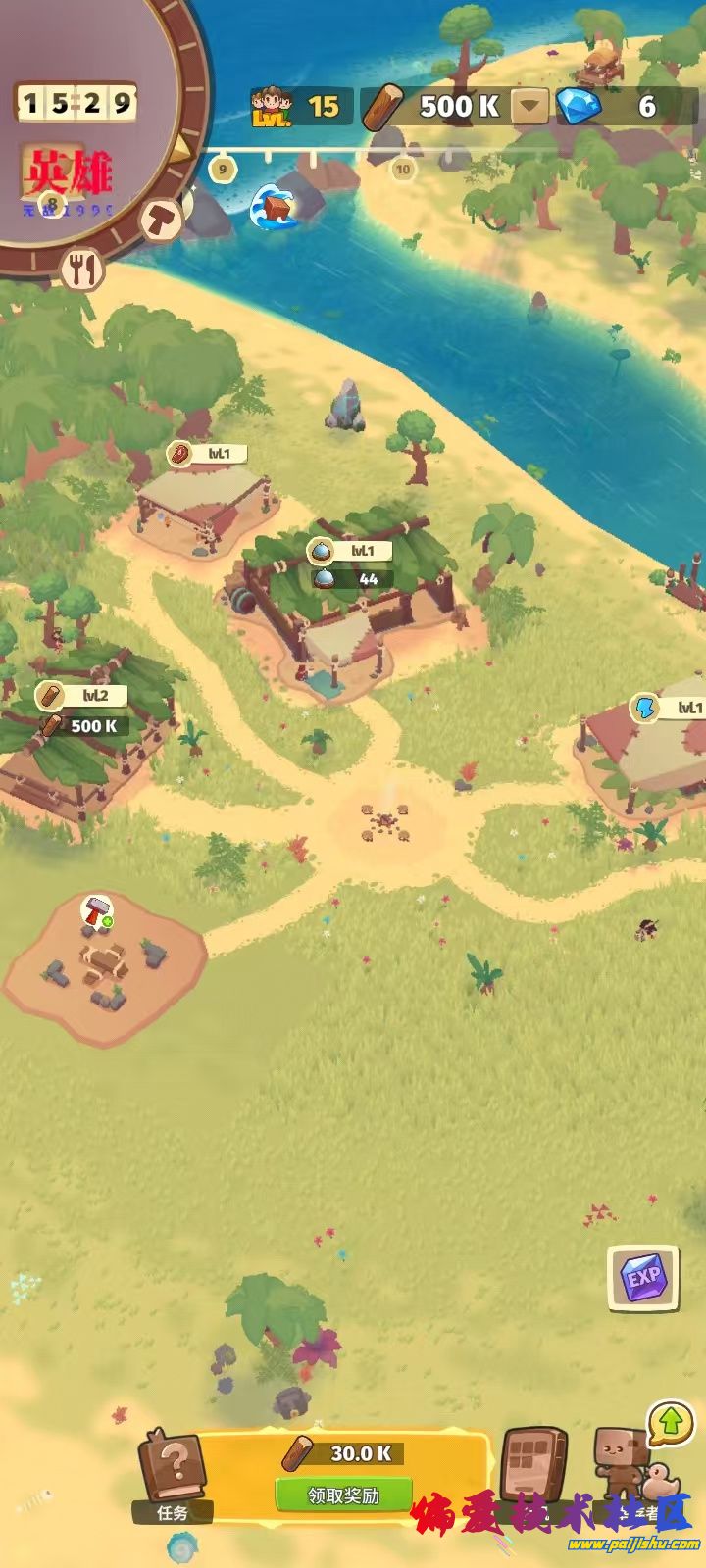Tap the green upgrade arrow bubble
Screen dimensions: 706x1568
point(671,1422)
